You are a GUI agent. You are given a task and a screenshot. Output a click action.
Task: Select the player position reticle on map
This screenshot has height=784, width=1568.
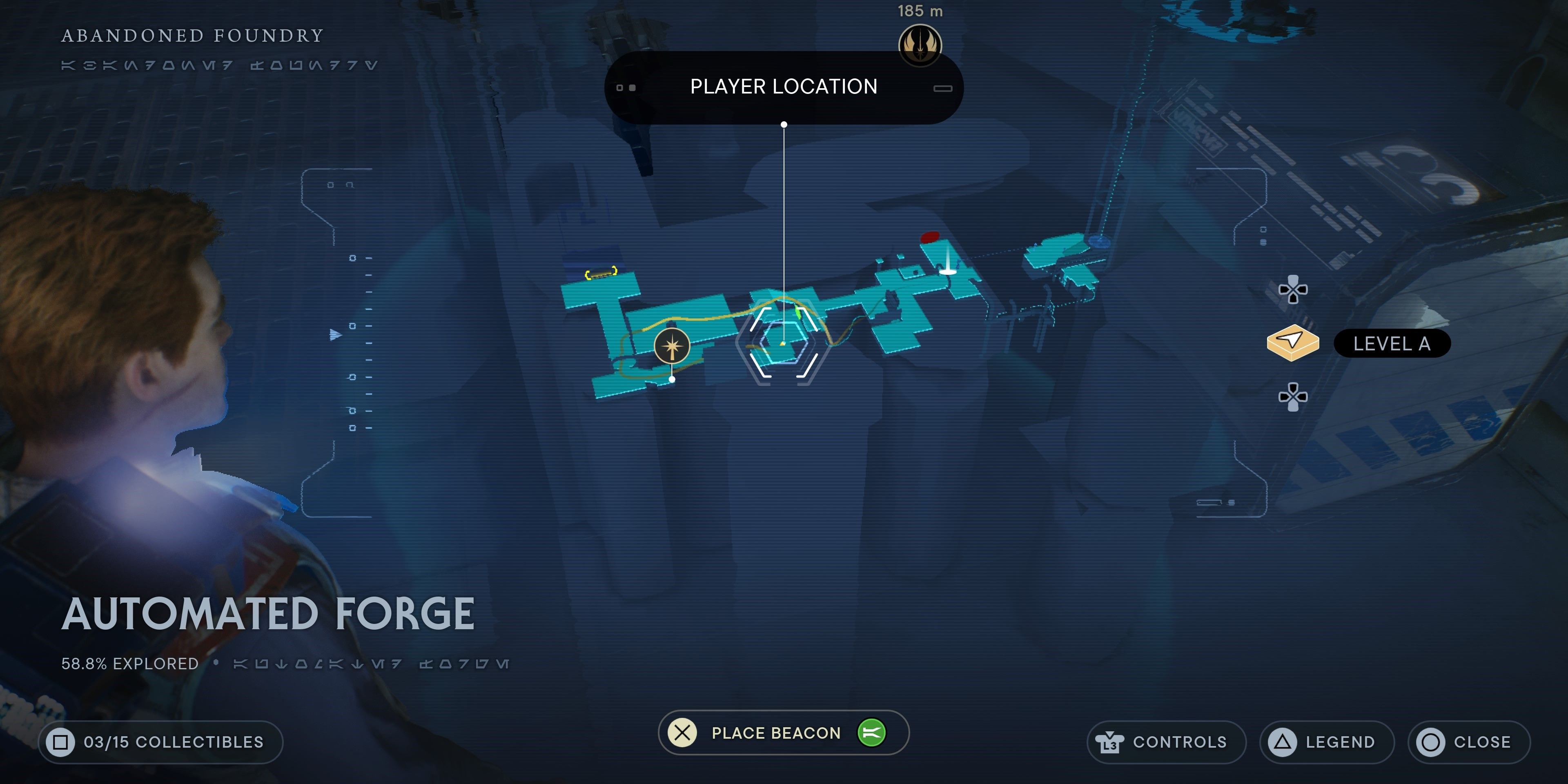[x=783, y=343]
